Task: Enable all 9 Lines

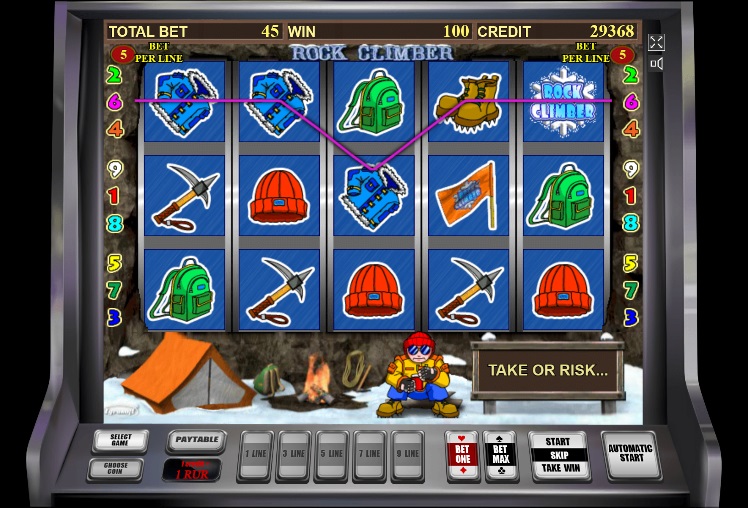Action: tap(407, 454)
